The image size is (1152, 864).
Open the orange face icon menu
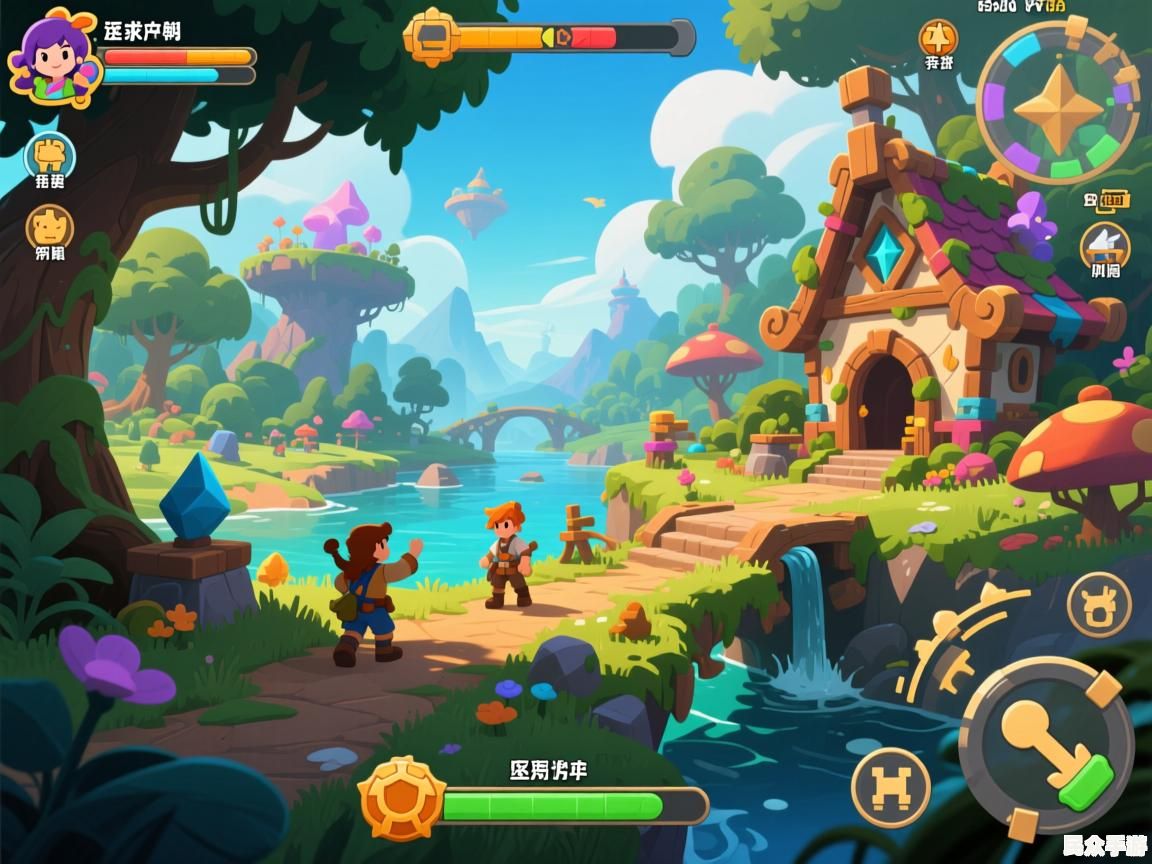tap(49, 228)
